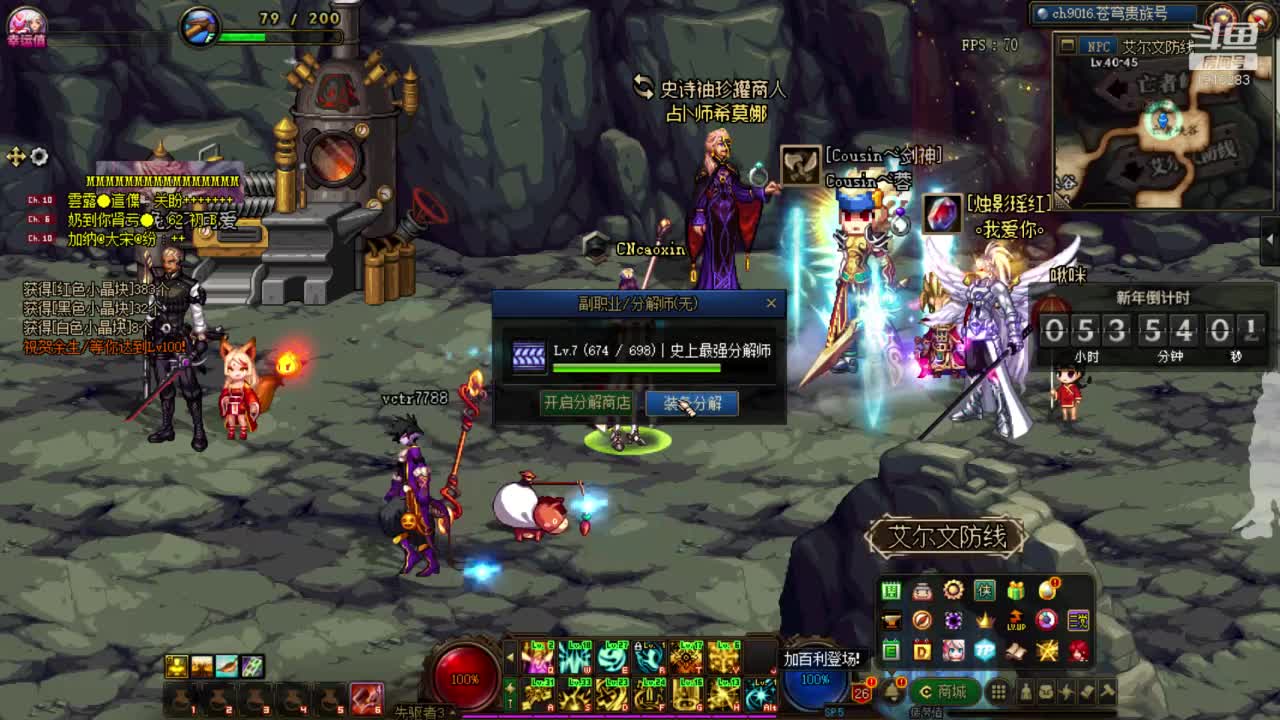Click the skill bar left-arrow page button
Image resolution: width=1280 pixels, height=720 pixels.
[x=511, y=658]
